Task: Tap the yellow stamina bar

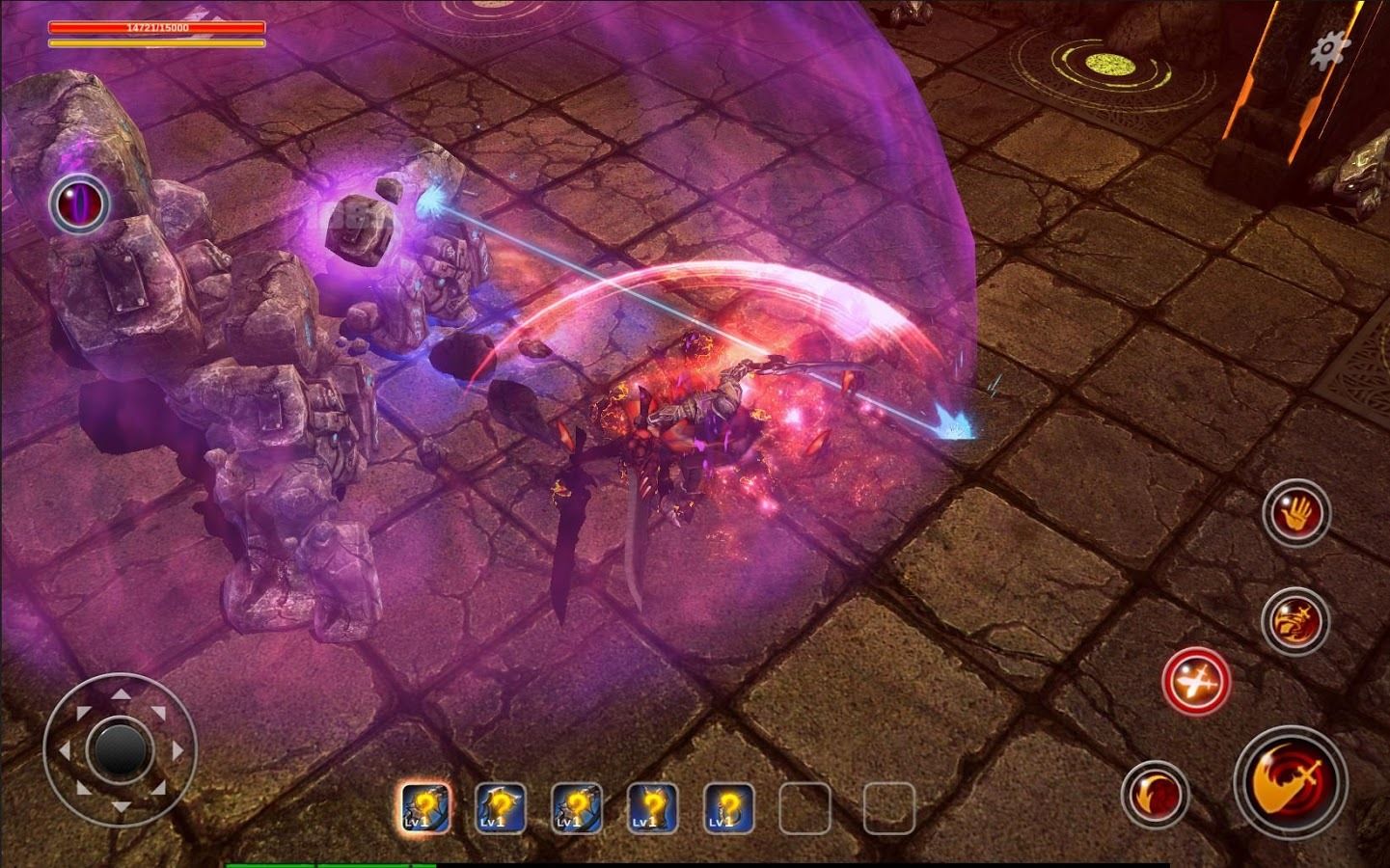Action: tap(154, 42)
